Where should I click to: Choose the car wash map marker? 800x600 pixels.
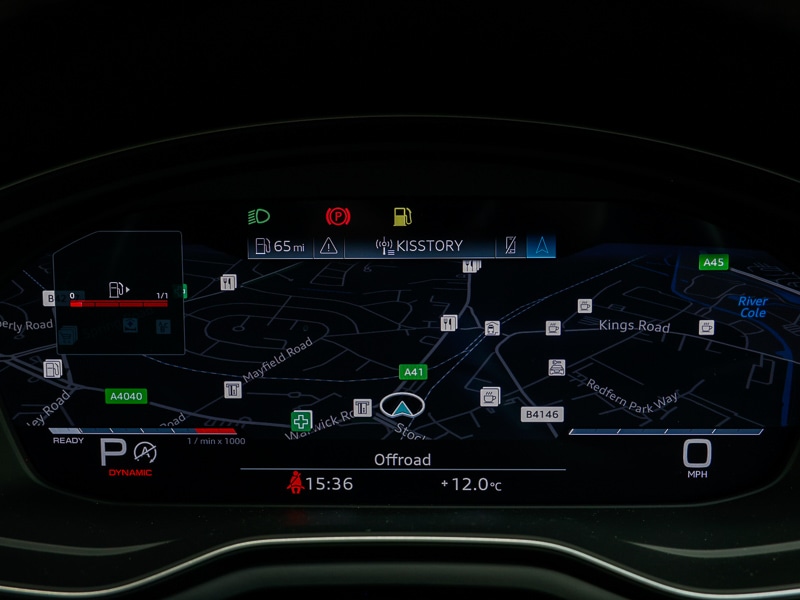click(x=557, y=368)
